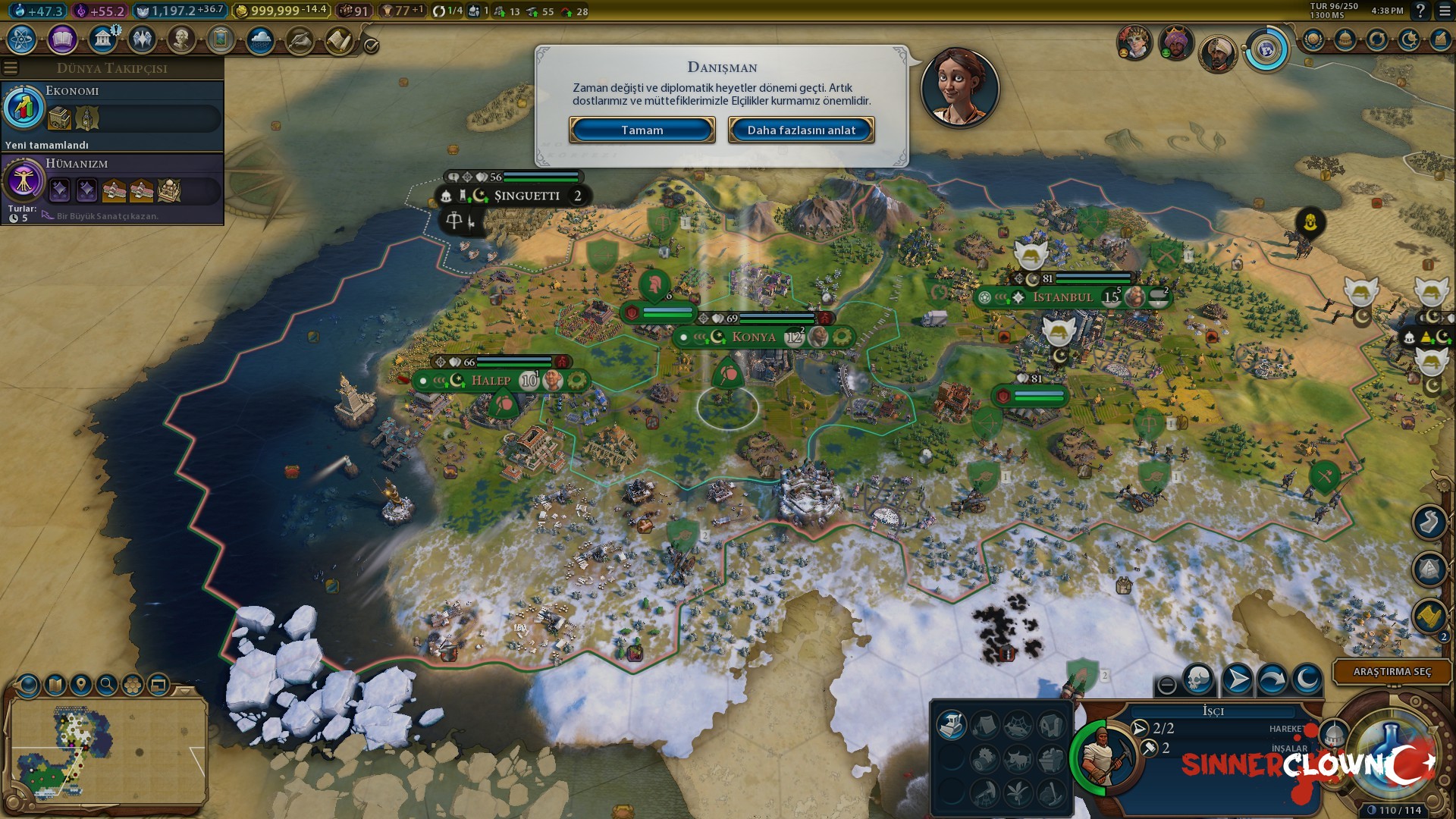This screenshot has width=1456, height=819.
Task: Open the climate rain cloud icon
Action: pos(260,39)
